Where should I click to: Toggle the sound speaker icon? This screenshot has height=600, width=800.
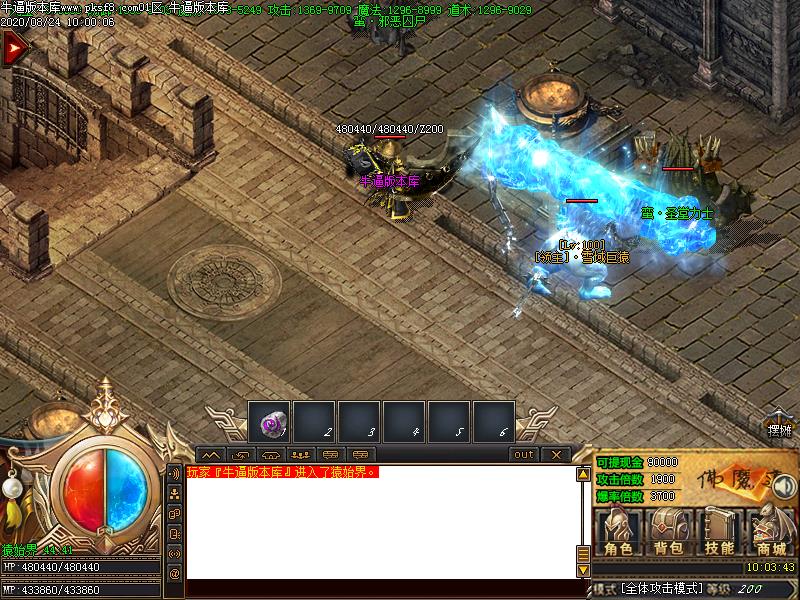click(x=785, y=487)
